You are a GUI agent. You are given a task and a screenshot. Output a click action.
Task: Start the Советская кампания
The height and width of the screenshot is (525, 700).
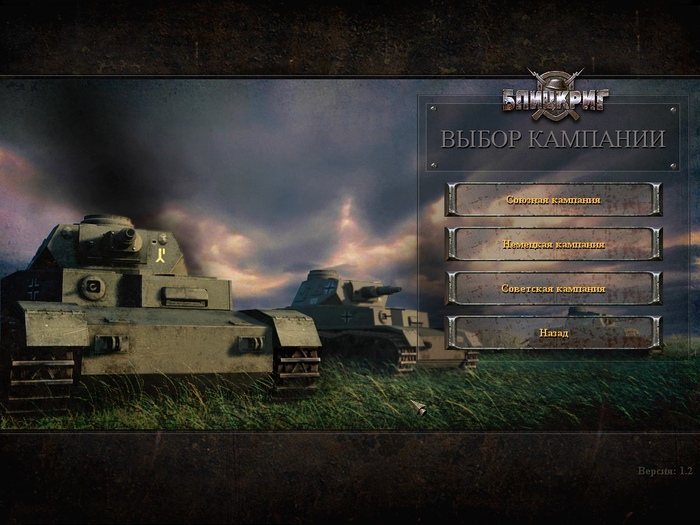pos(553,288)
